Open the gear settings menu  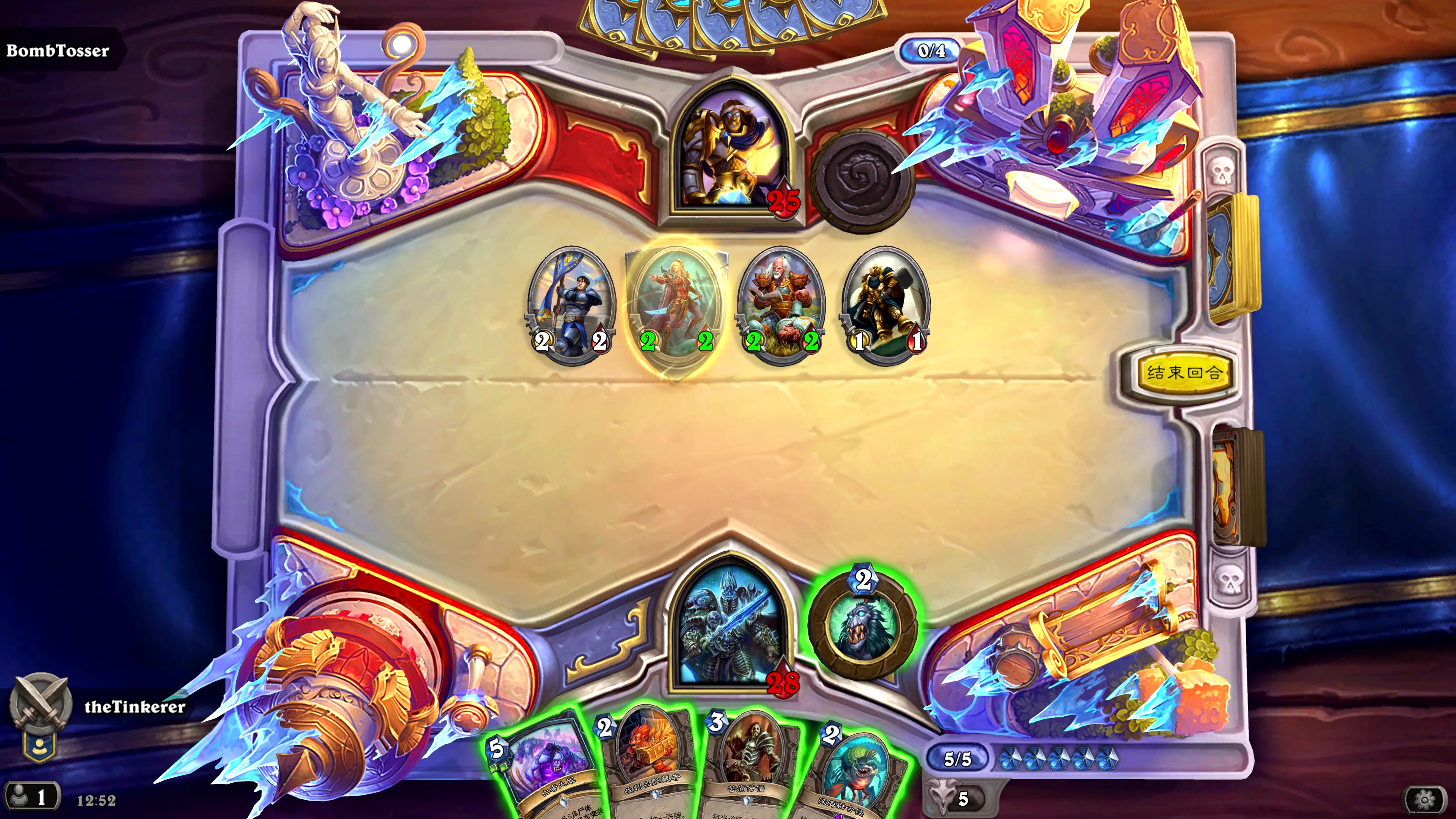pyautogui.click(x=1425, y=799)
